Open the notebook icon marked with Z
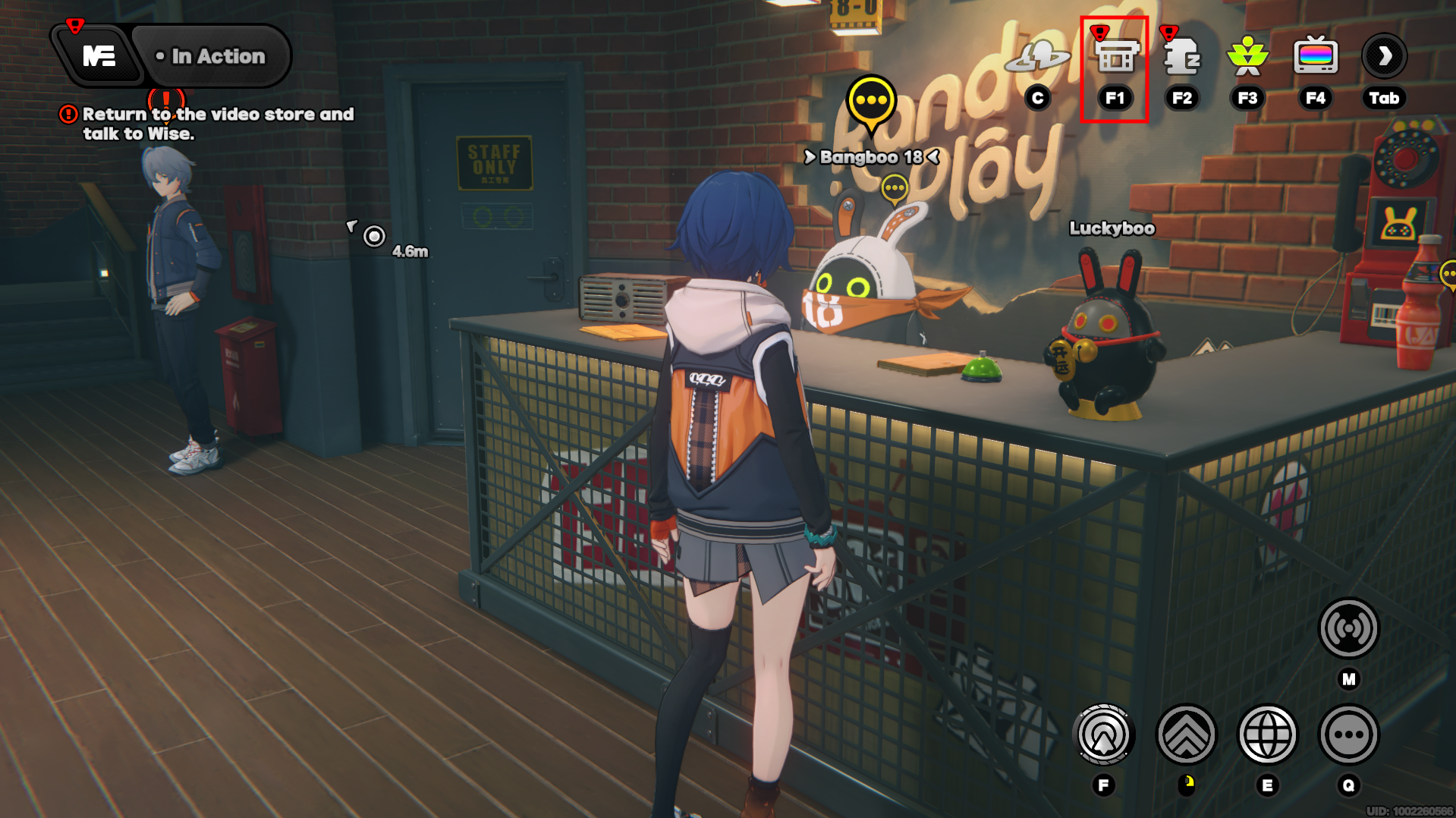This screenshot has width=1456, height=818. pyautogui.click(x=1181, y=56)
